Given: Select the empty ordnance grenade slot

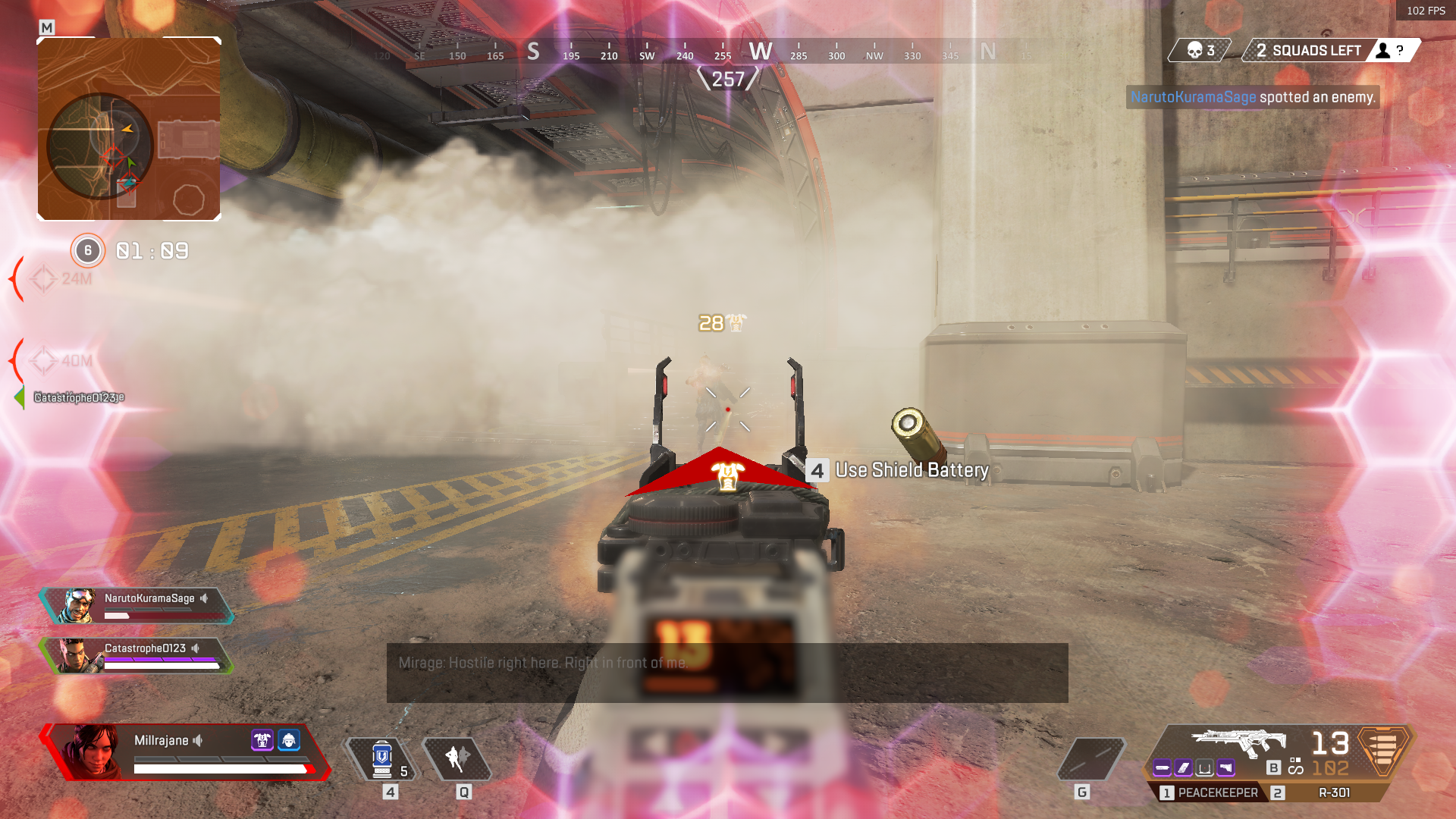Looking at the screenshot, I should coord(1091,758).
